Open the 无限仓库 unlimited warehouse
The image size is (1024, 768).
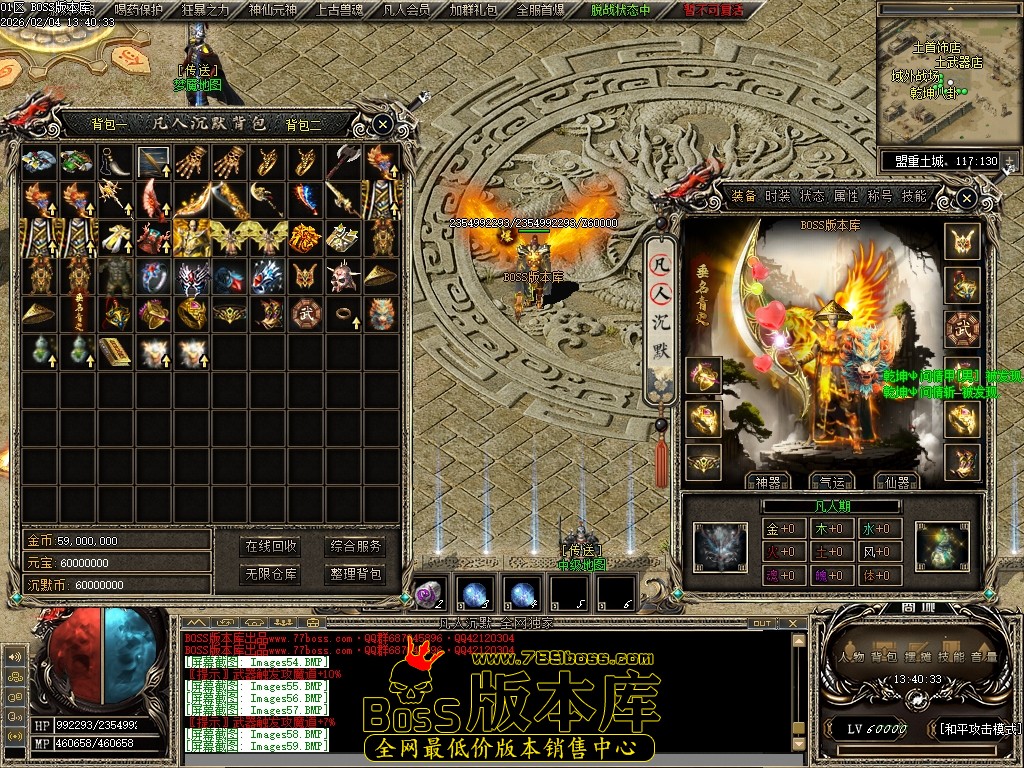(271, 574)
